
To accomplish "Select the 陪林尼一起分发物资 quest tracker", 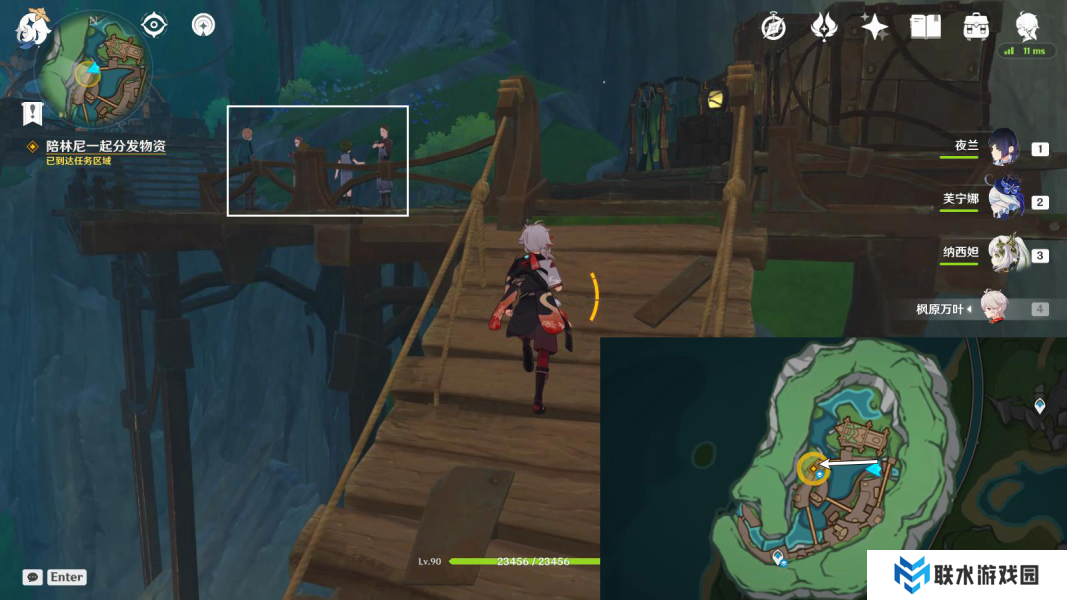I will pos(106,146).
